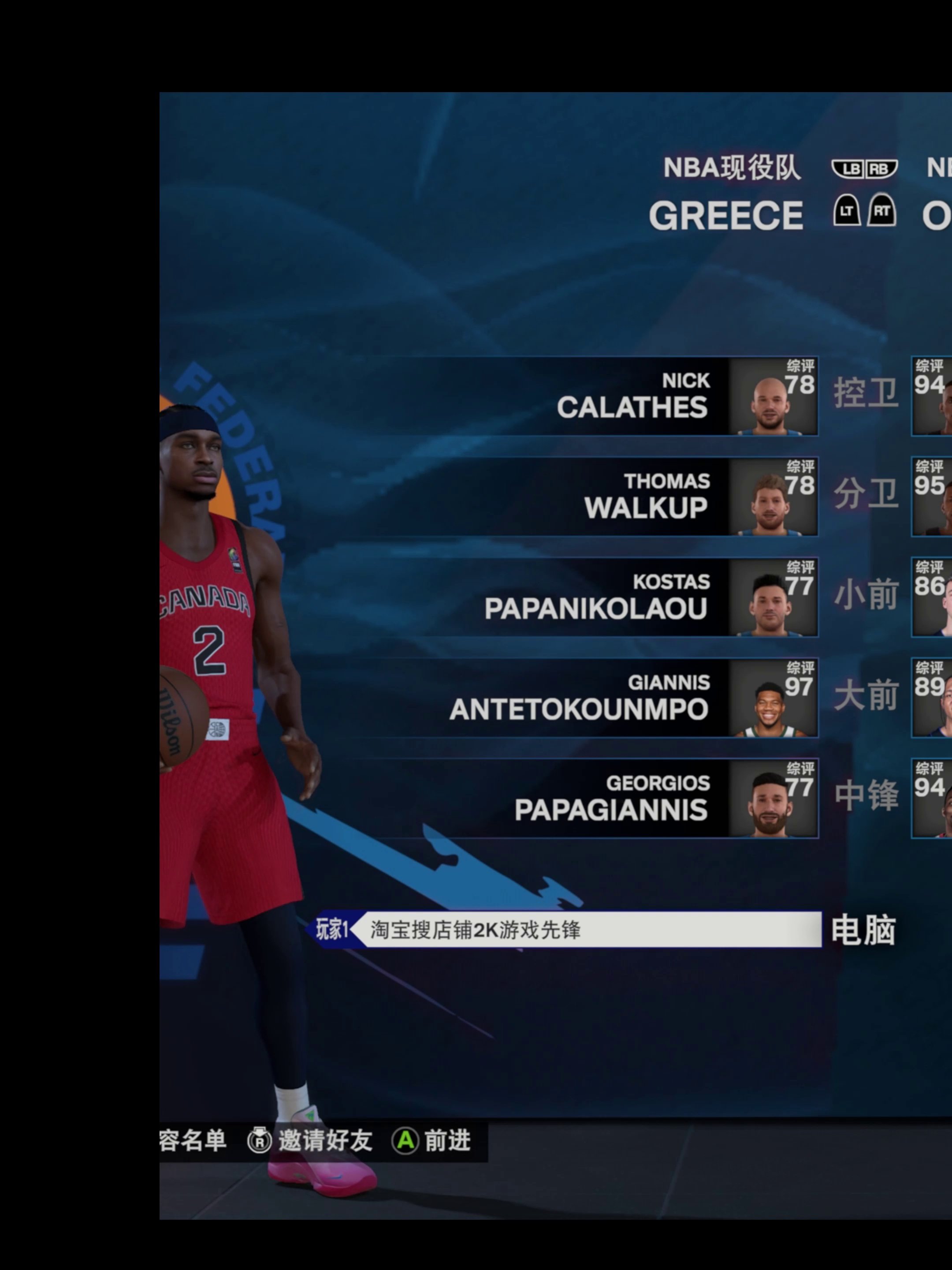952x1270 pixels.
Task: Switch to the NBA现役队 team category
Action: (731, 168)
